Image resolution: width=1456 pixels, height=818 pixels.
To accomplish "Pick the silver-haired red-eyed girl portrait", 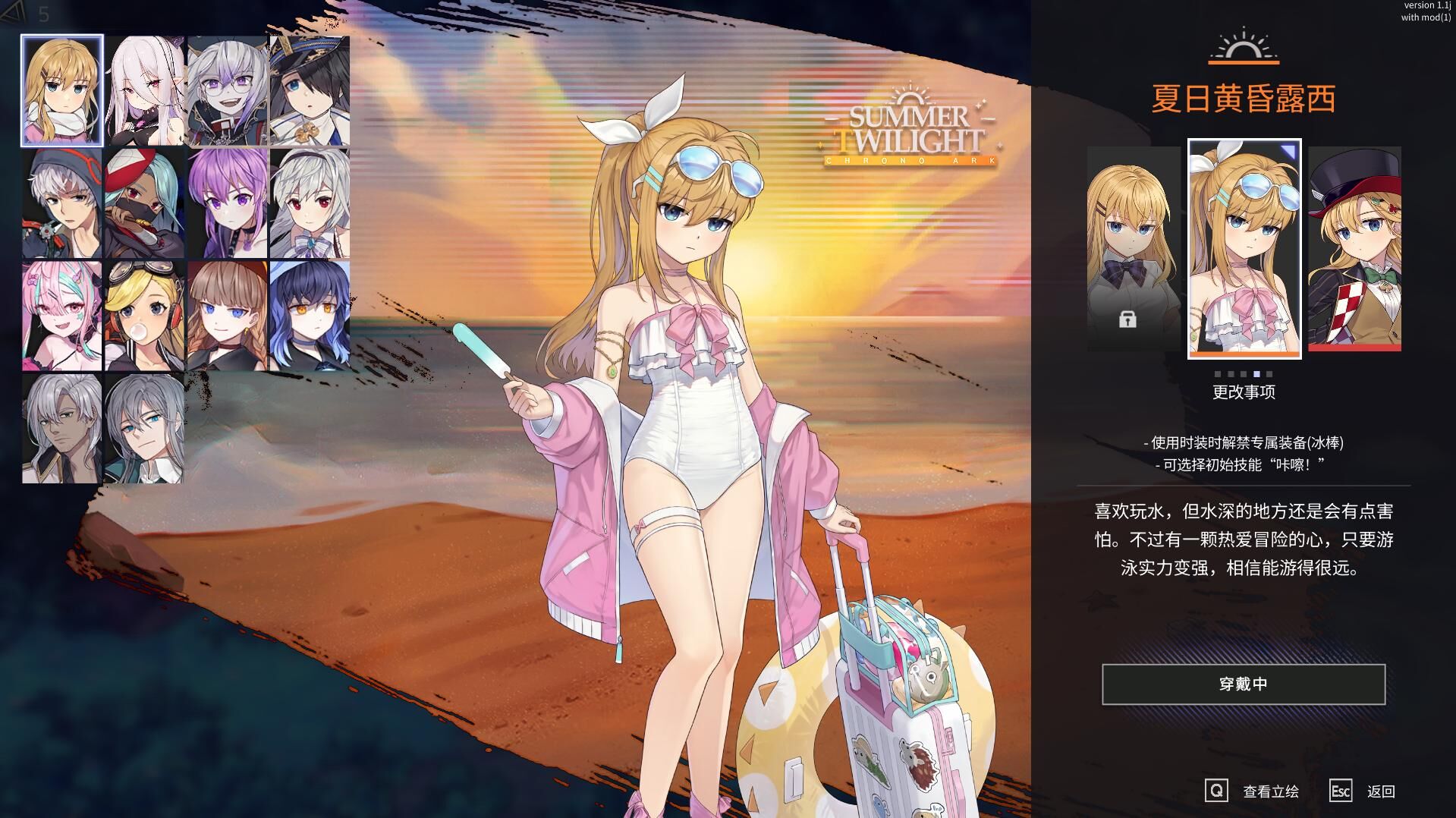I will (x=310, y=203).
